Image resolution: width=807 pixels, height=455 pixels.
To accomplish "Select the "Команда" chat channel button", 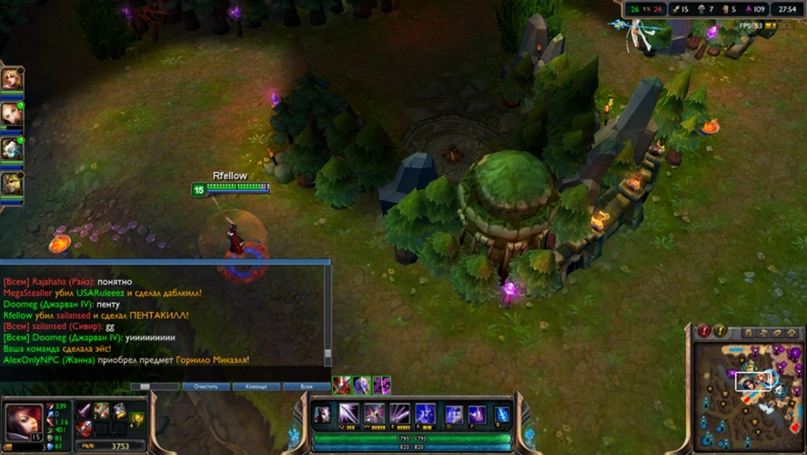I will [x=256, y=386].
